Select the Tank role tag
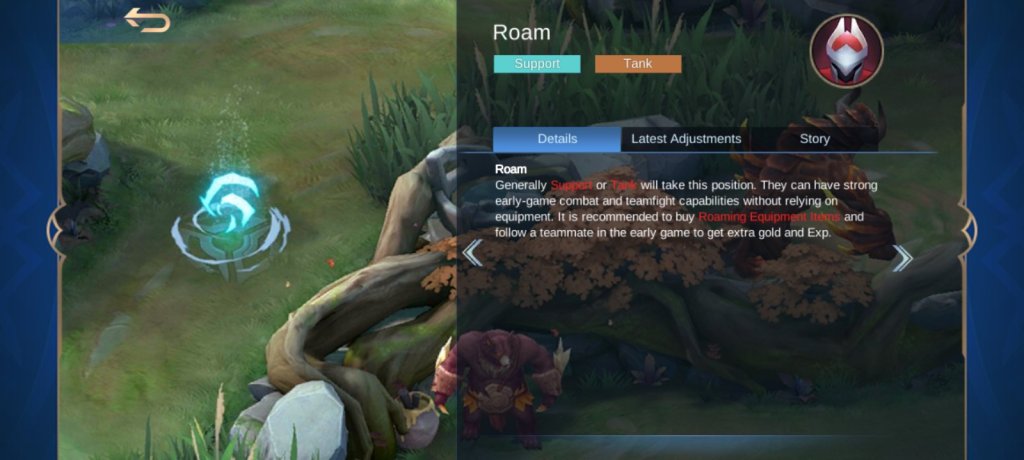This screenshot has width=1024, height=460. [638, 64]
